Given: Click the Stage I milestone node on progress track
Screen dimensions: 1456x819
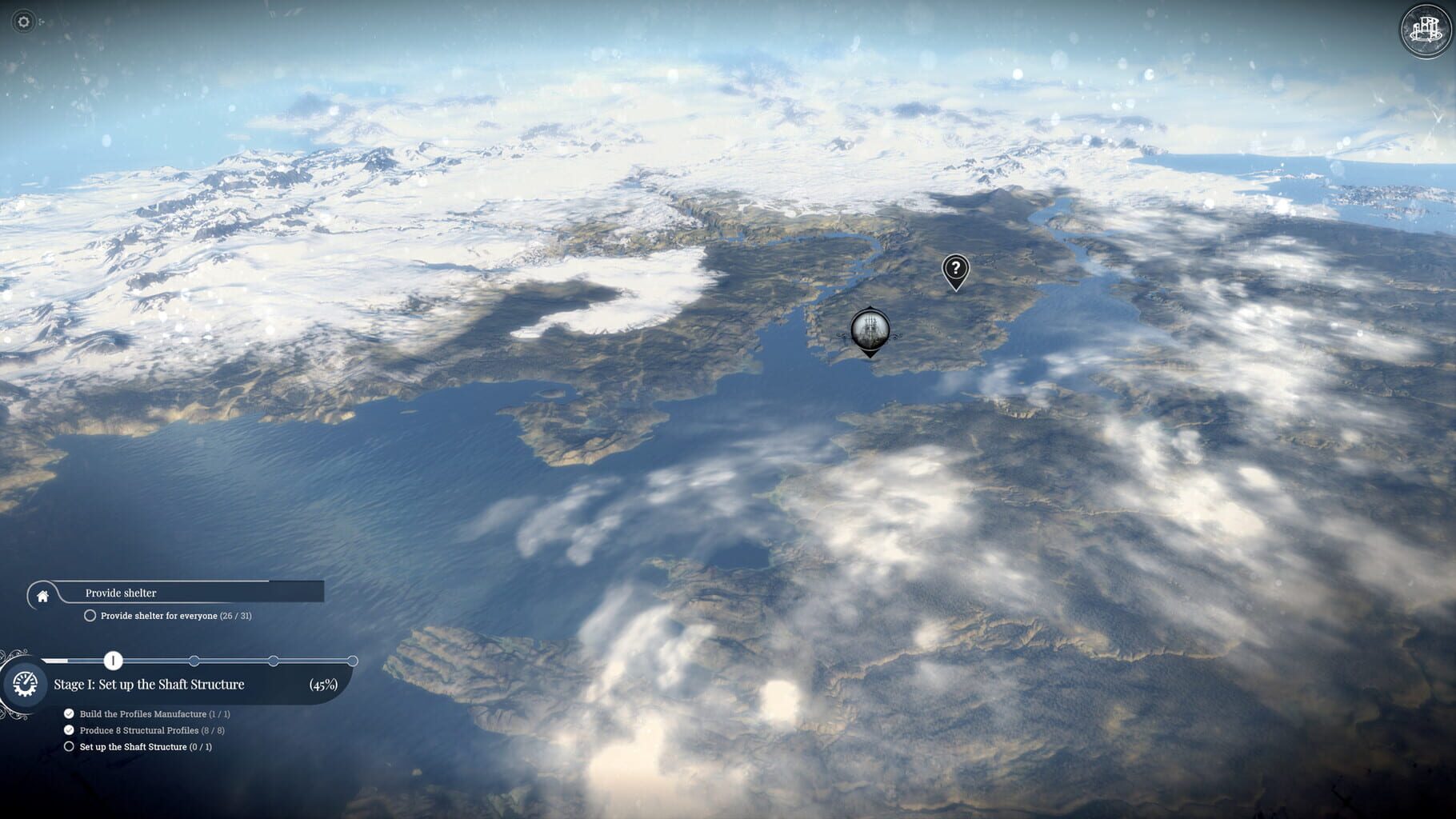Looking at the screenshot, I should tap(114, 661).
